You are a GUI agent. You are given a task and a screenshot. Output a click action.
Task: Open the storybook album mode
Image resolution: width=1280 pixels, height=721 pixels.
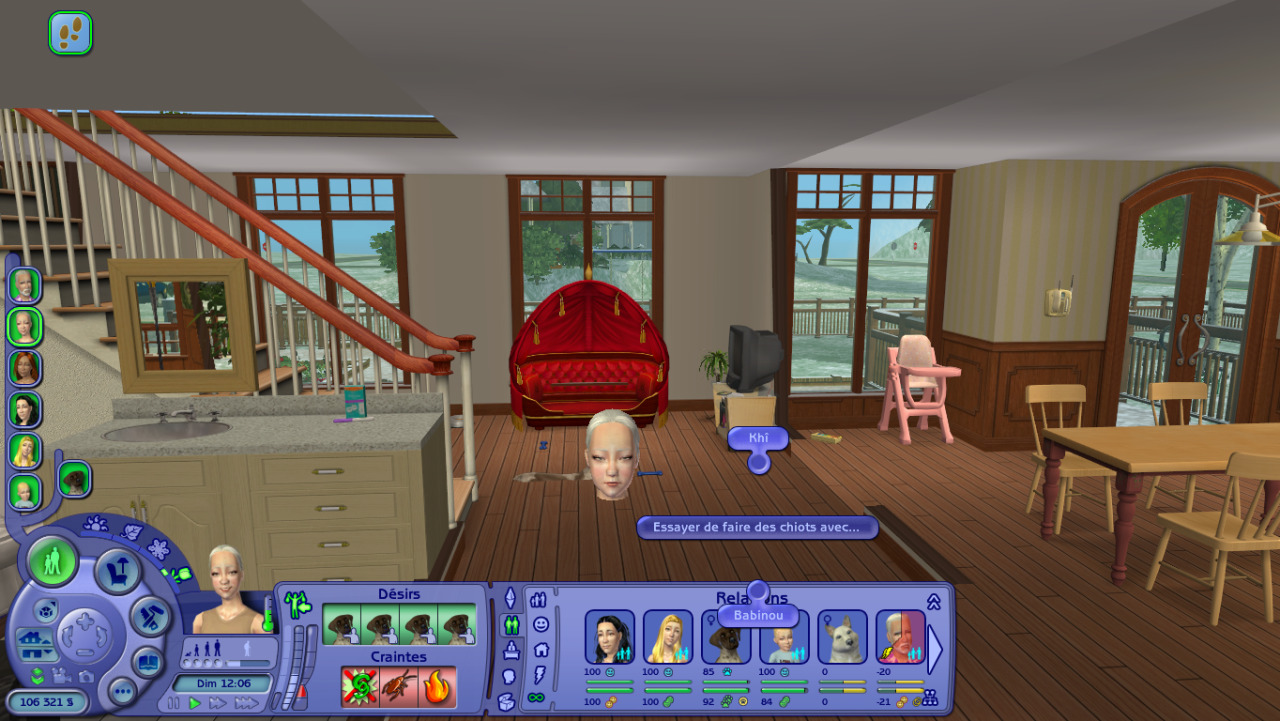[x=147, y=662]
